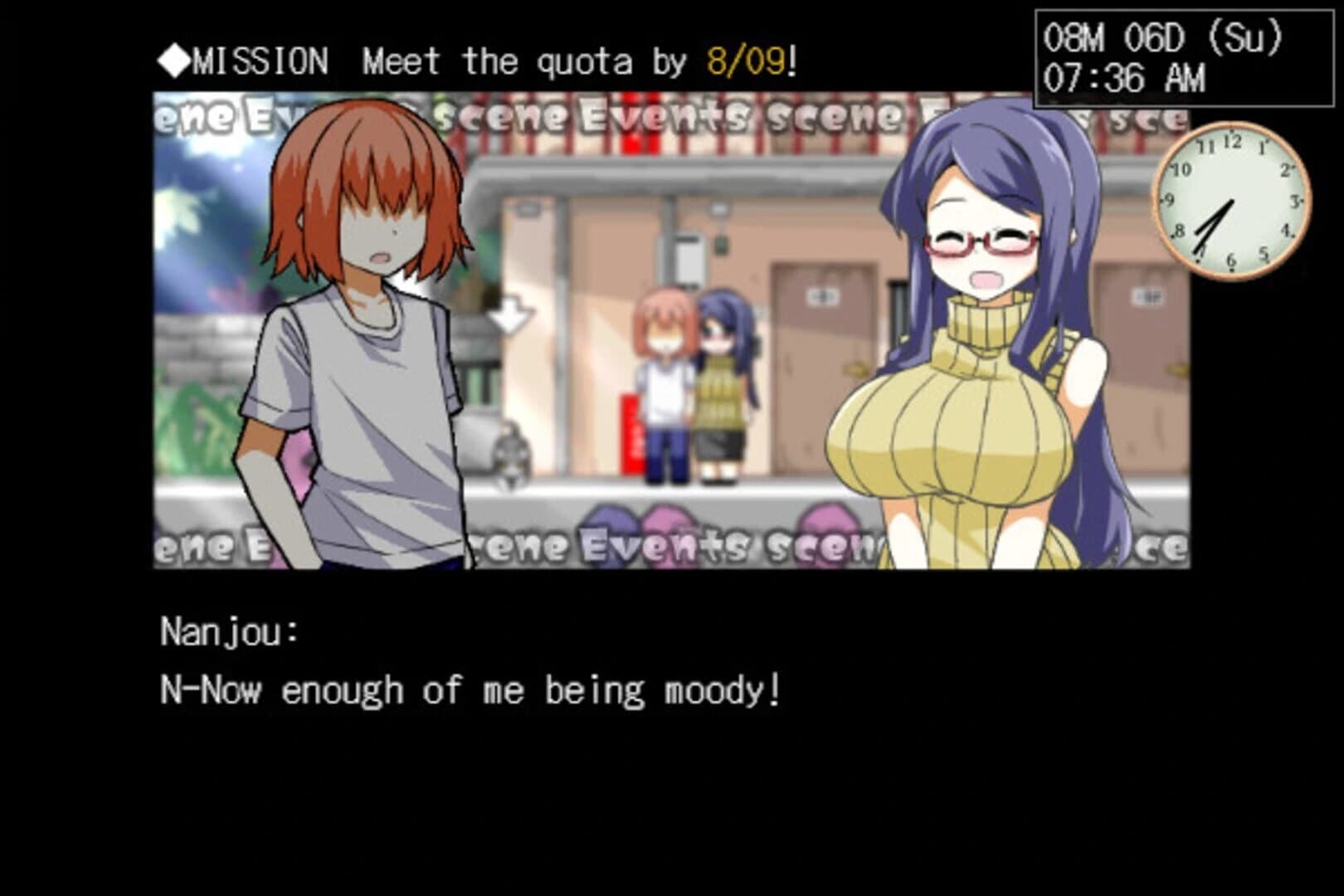The image size is (1344, 896).
Task: Select the white down arrow indicator above the scene
Action: [x=509, y=311]
